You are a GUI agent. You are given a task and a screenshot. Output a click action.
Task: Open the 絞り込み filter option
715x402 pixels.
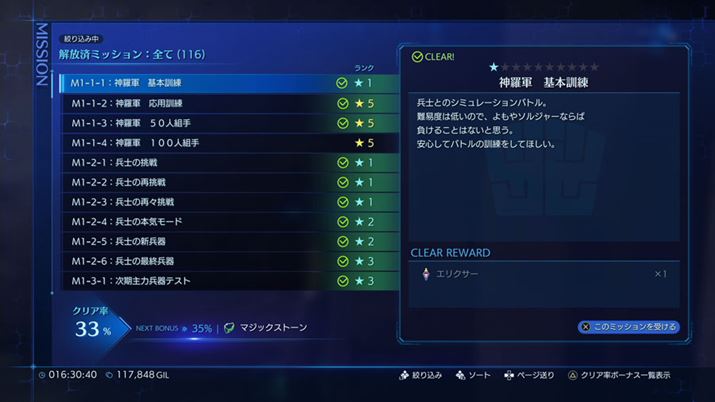point(420,375)
